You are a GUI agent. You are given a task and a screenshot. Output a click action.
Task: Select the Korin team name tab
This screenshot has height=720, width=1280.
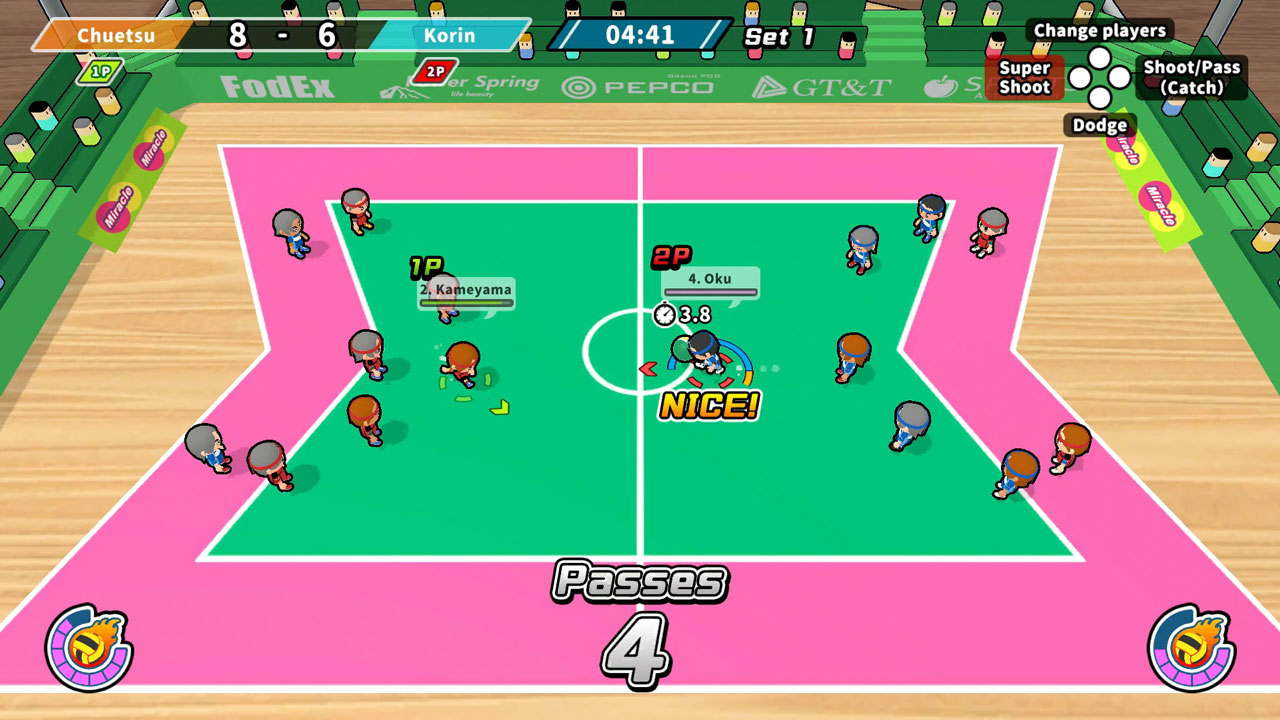click(x=449, y=36)
